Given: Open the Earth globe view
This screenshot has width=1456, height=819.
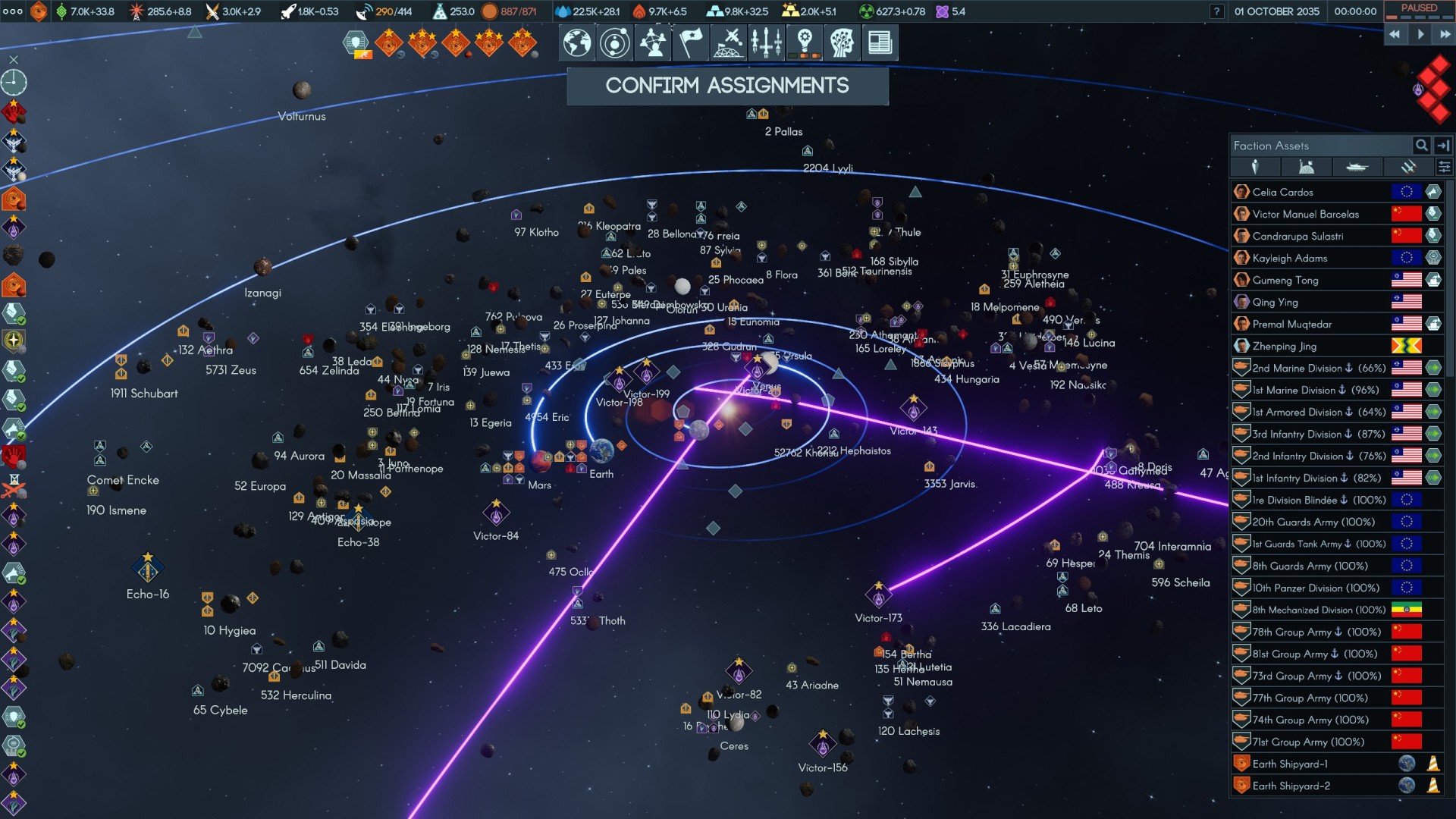Looking at the screenshot, I should 577,42.
